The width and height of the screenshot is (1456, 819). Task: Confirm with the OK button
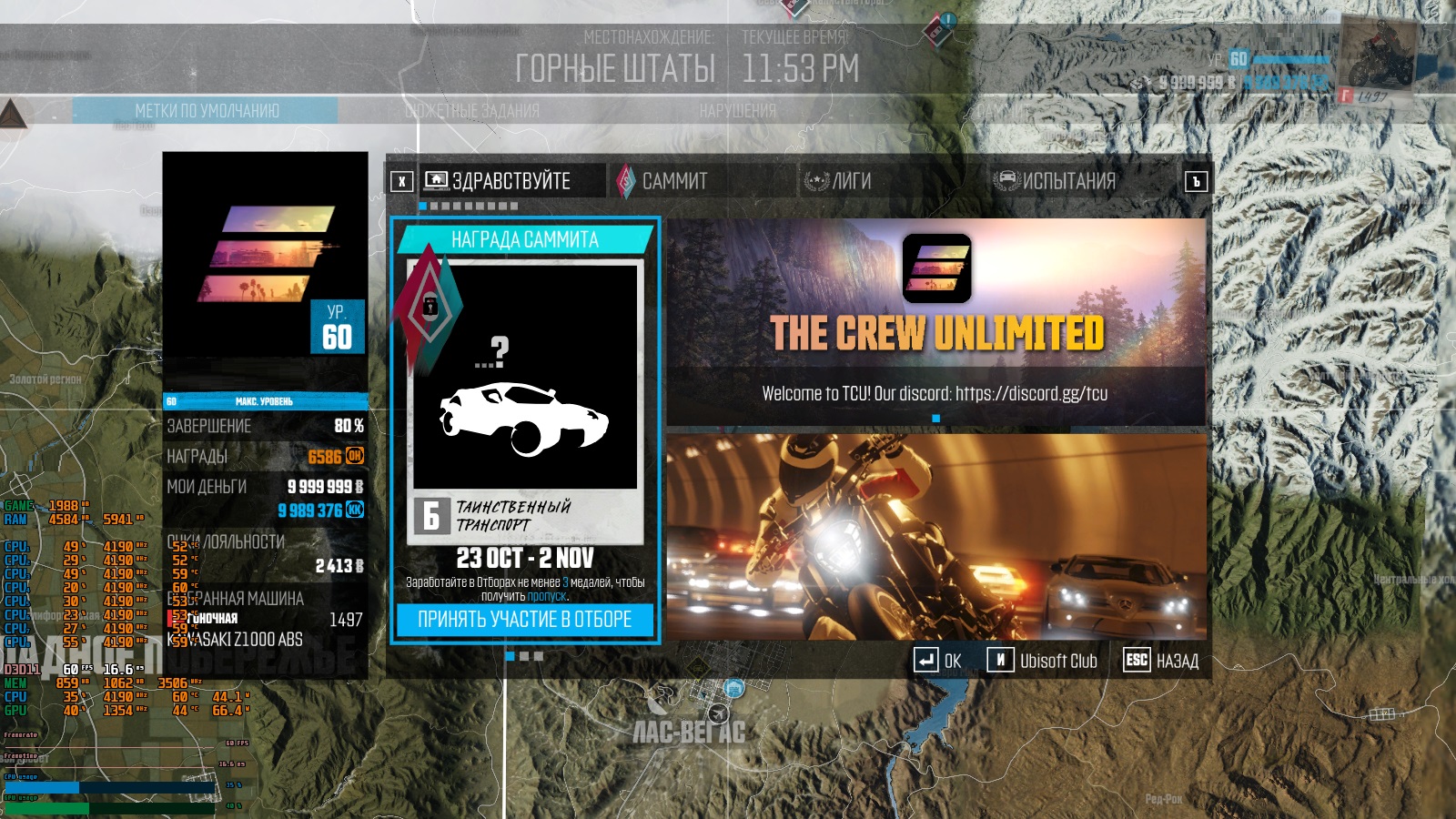pyautogui.click(x=939, y=661)
